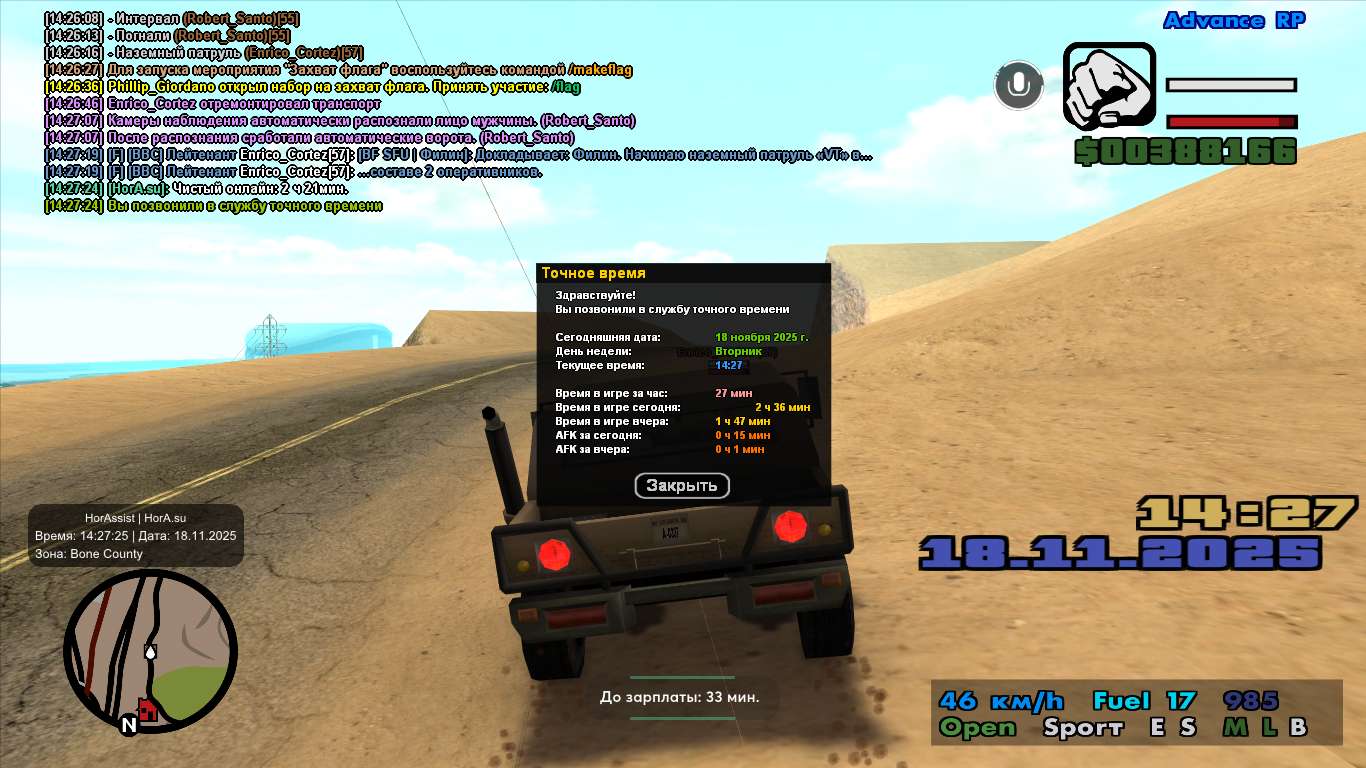Select the fist weapon icon
1366x768 pixels.
click(1109, 87)
